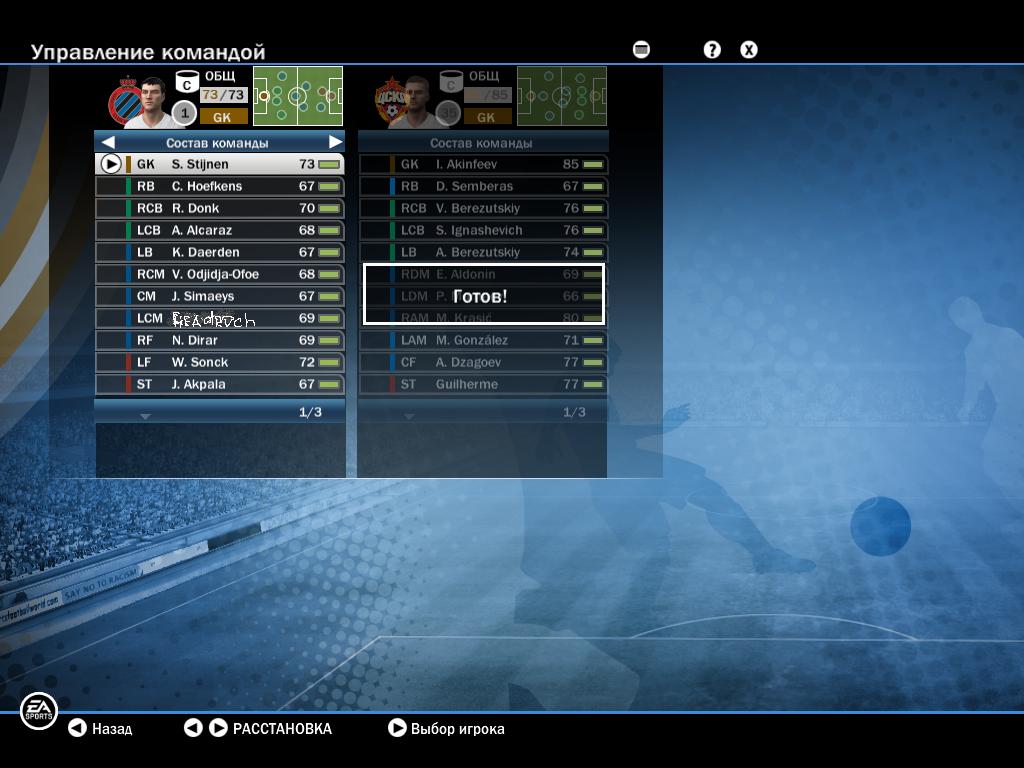Screen dimensions: 1024x768
Task: Show the next page of the left squad list
Action: coord(145,415)
